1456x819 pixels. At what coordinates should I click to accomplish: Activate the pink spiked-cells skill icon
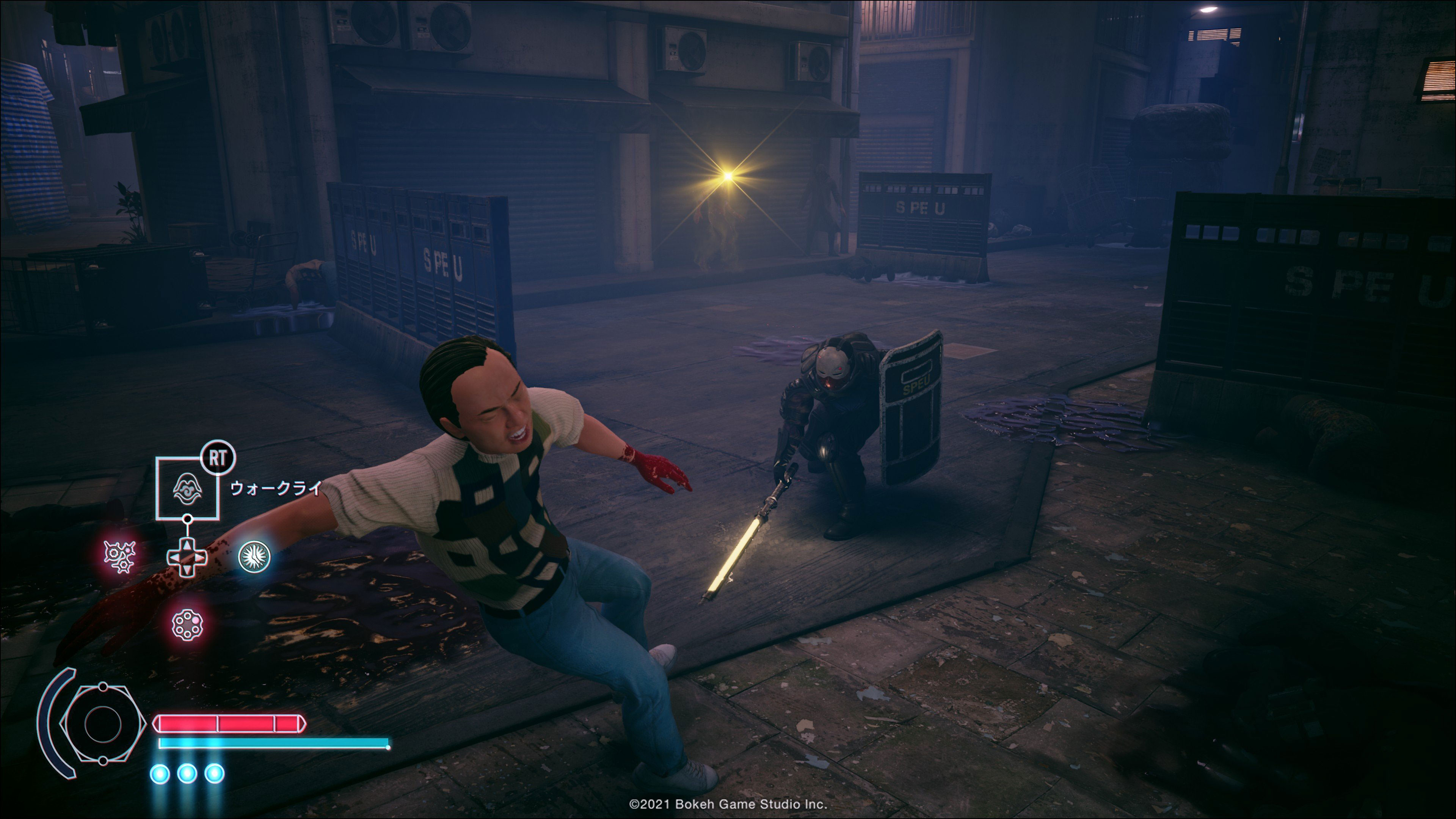click(120, 556)
